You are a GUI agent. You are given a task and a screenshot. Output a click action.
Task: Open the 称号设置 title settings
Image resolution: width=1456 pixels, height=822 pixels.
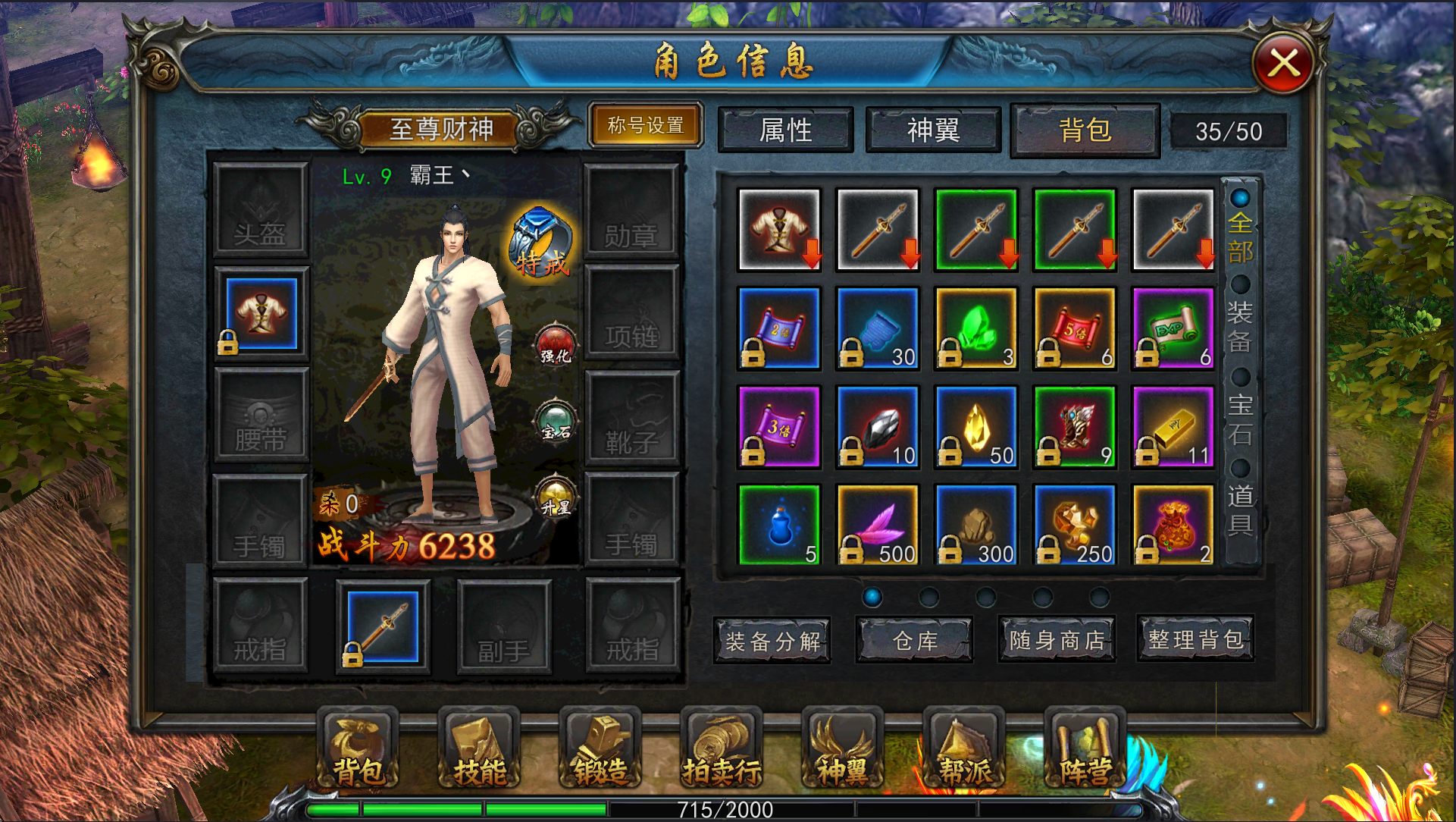[x=646, y=126]
